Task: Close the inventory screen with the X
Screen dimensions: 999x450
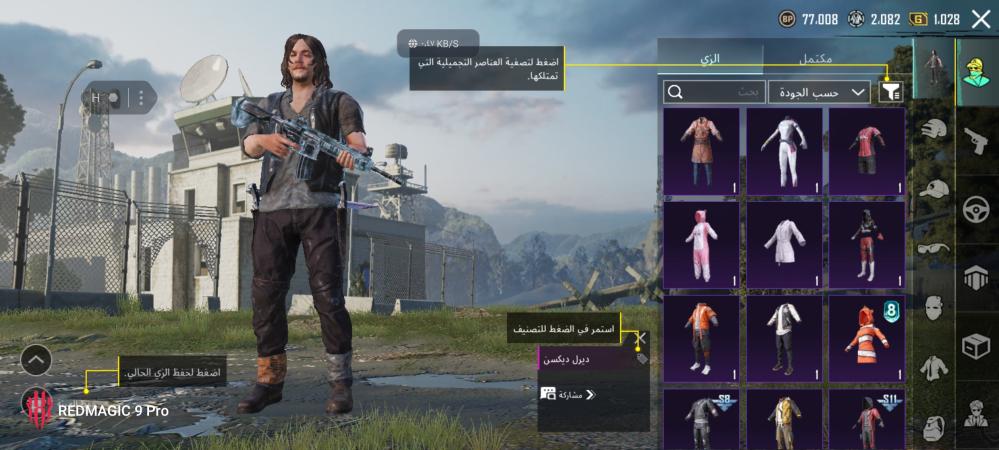Action: (980, 18)
